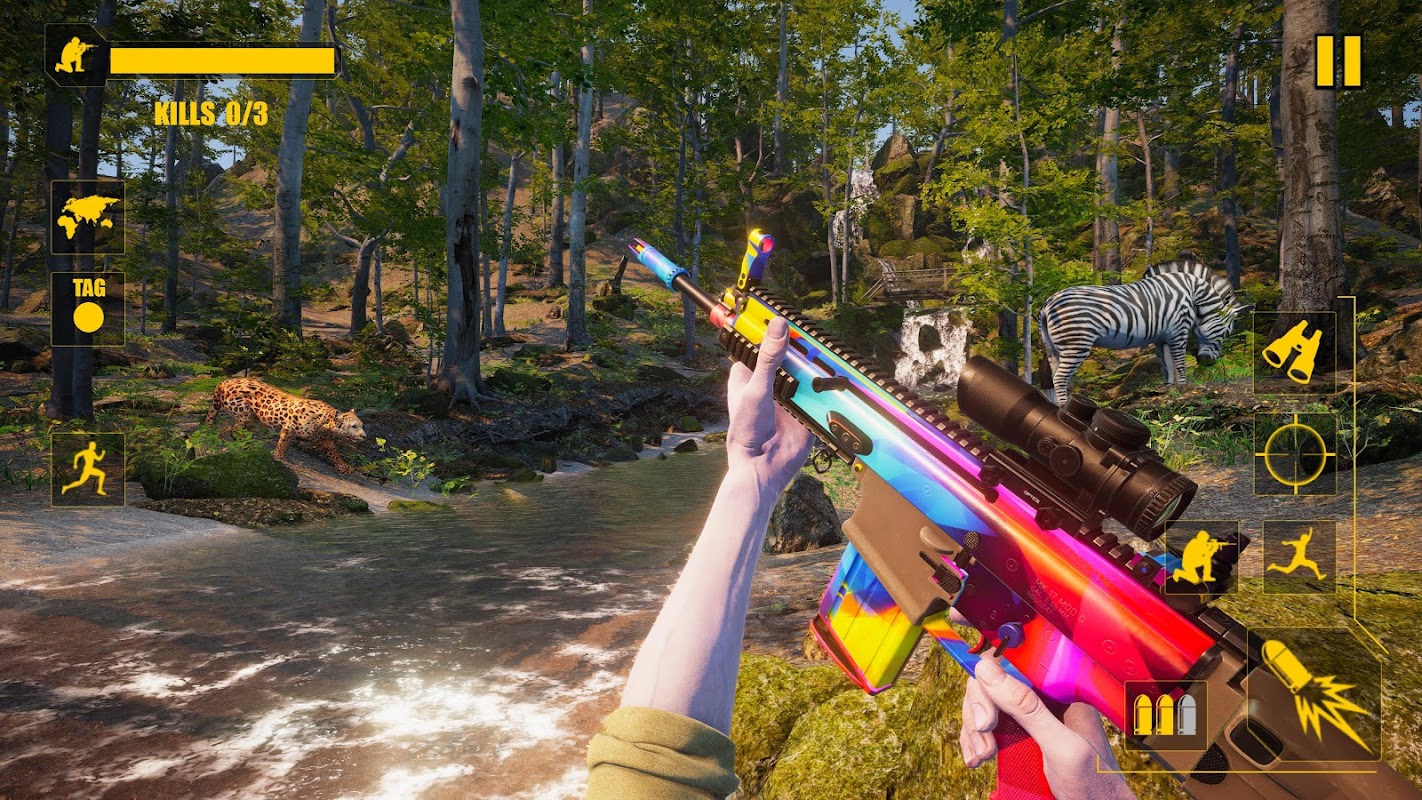This screenshot has height=800, width=1422.
Task: Use the binoculars button
Action: pos(1294,351)
